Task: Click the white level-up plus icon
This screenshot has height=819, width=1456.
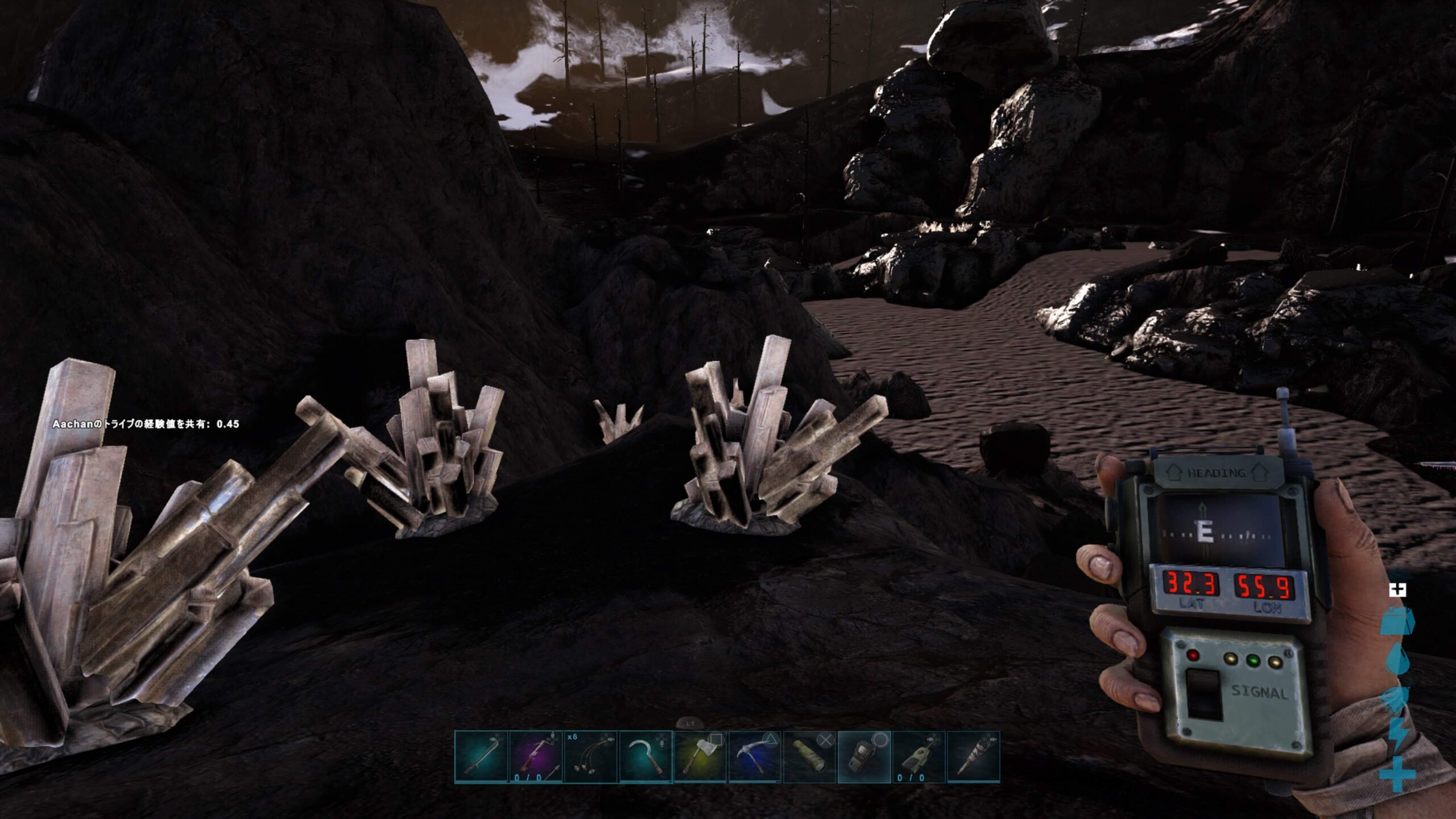Action: click(1397, 590)
